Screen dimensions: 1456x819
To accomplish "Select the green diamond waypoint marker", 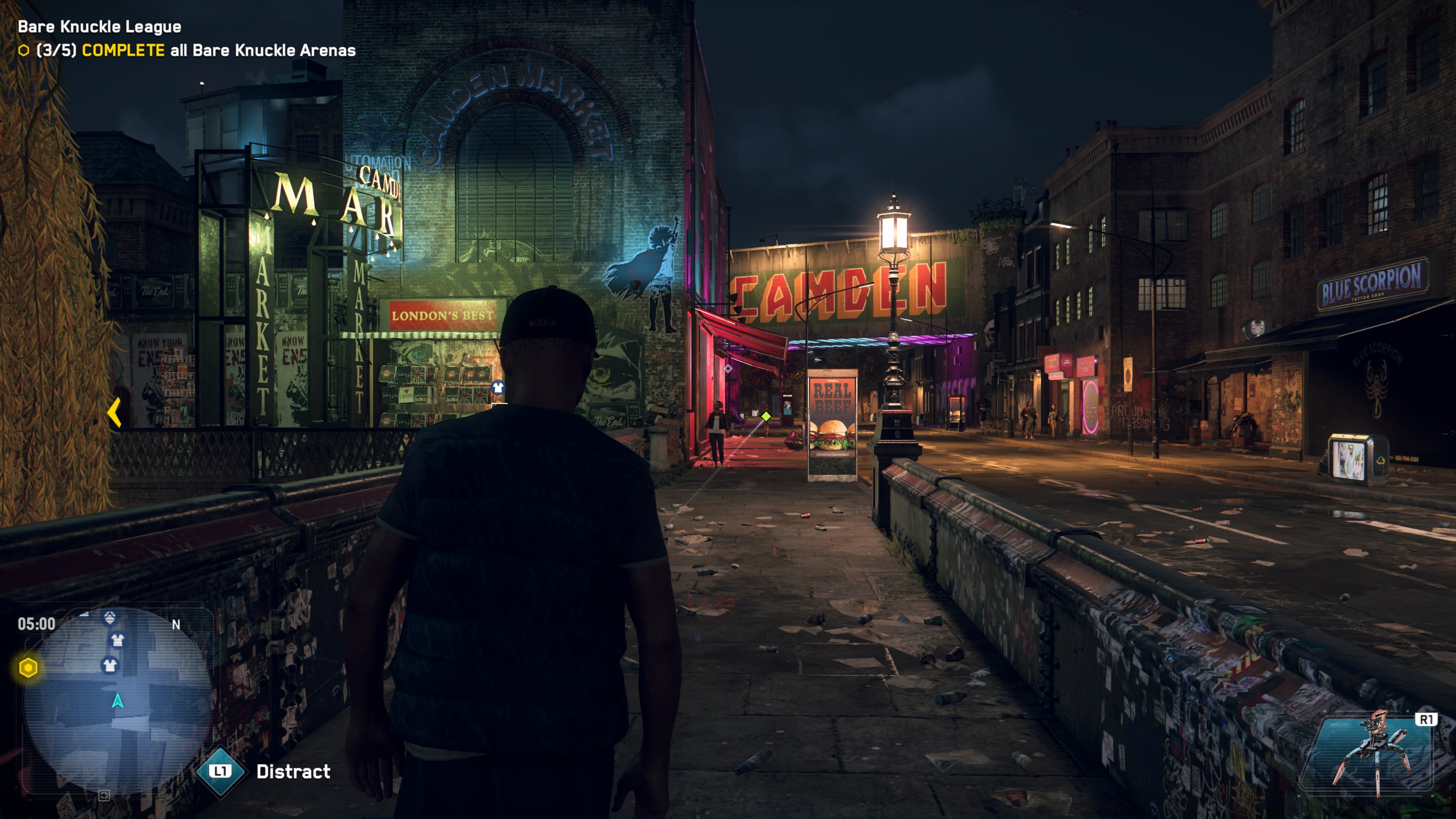I will pyautogui.click(x=766, y=417).
